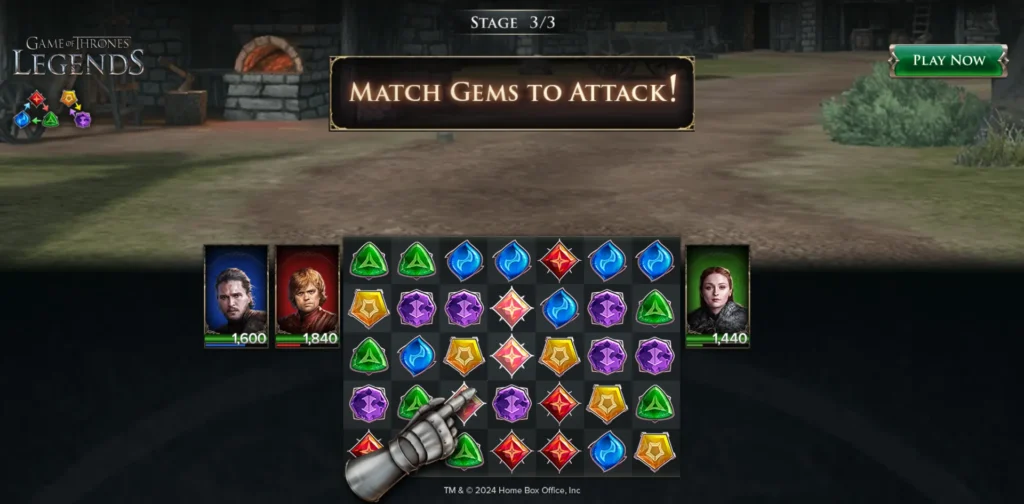The height and width of the screenshot is (504, 1024).
Task: Tap the red gem in the top row
Action: coord(559,260)
